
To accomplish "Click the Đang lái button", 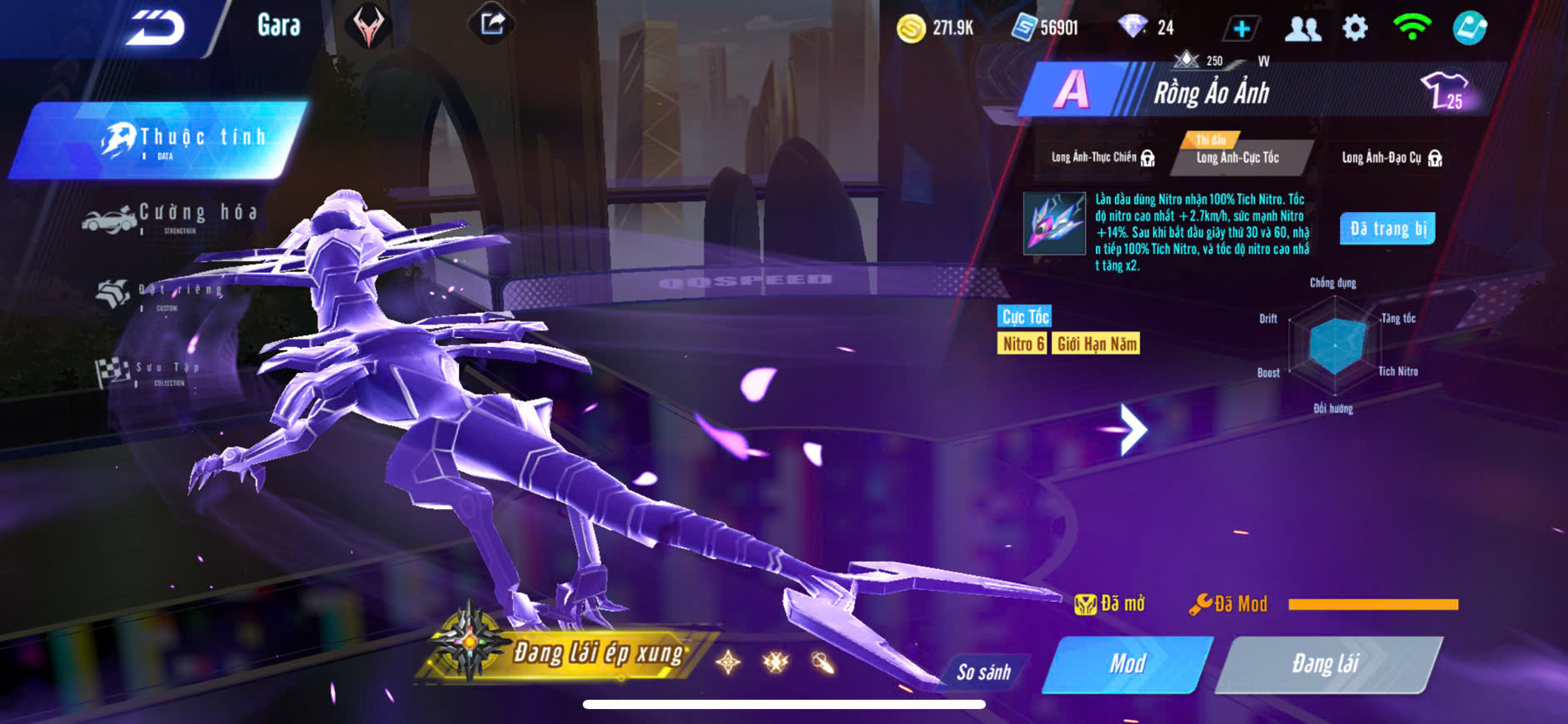I will pyautogui.click(x=1326, y=663).
